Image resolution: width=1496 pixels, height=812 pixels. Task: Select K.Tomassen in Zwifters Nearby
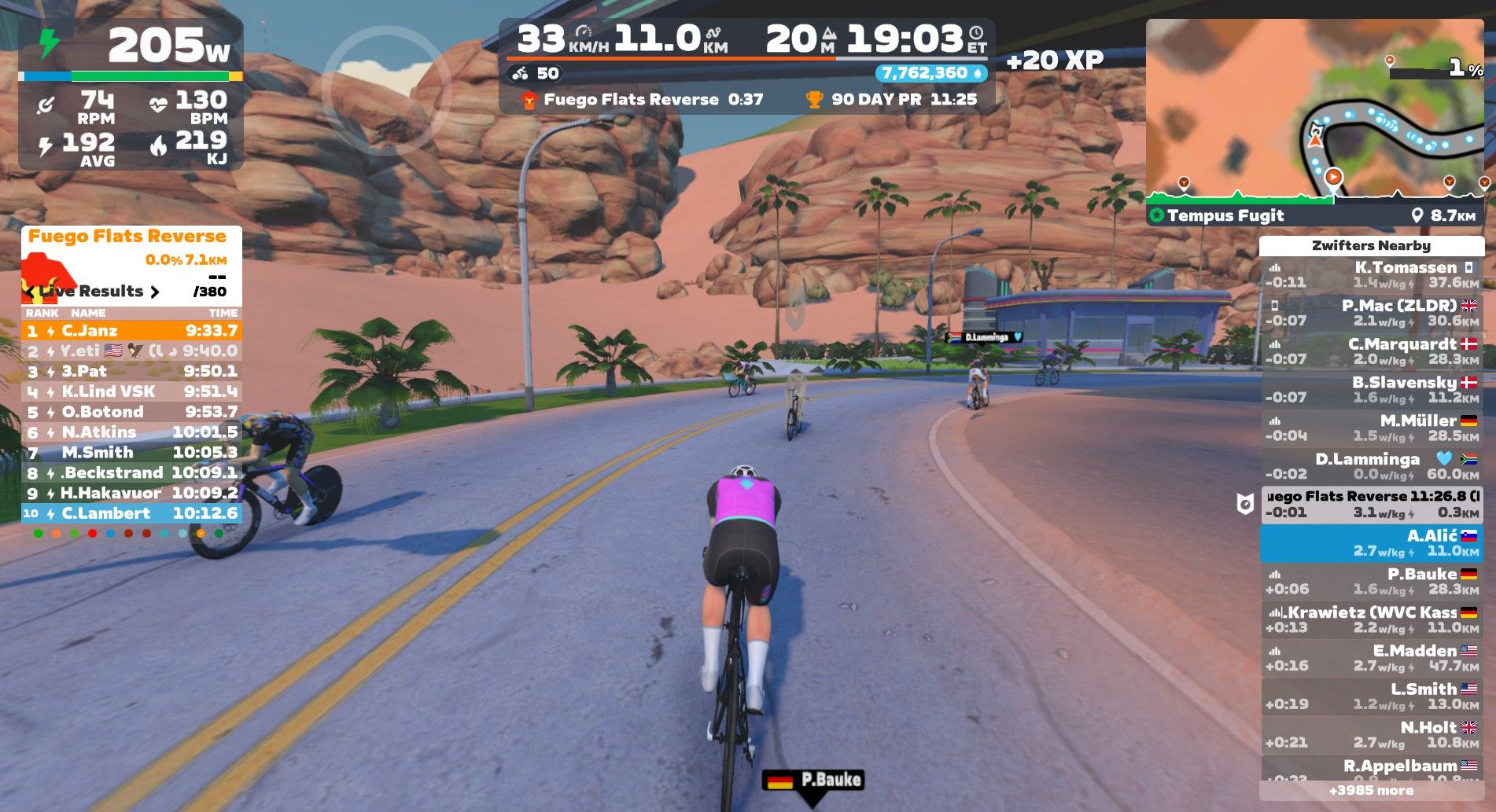1372,275
